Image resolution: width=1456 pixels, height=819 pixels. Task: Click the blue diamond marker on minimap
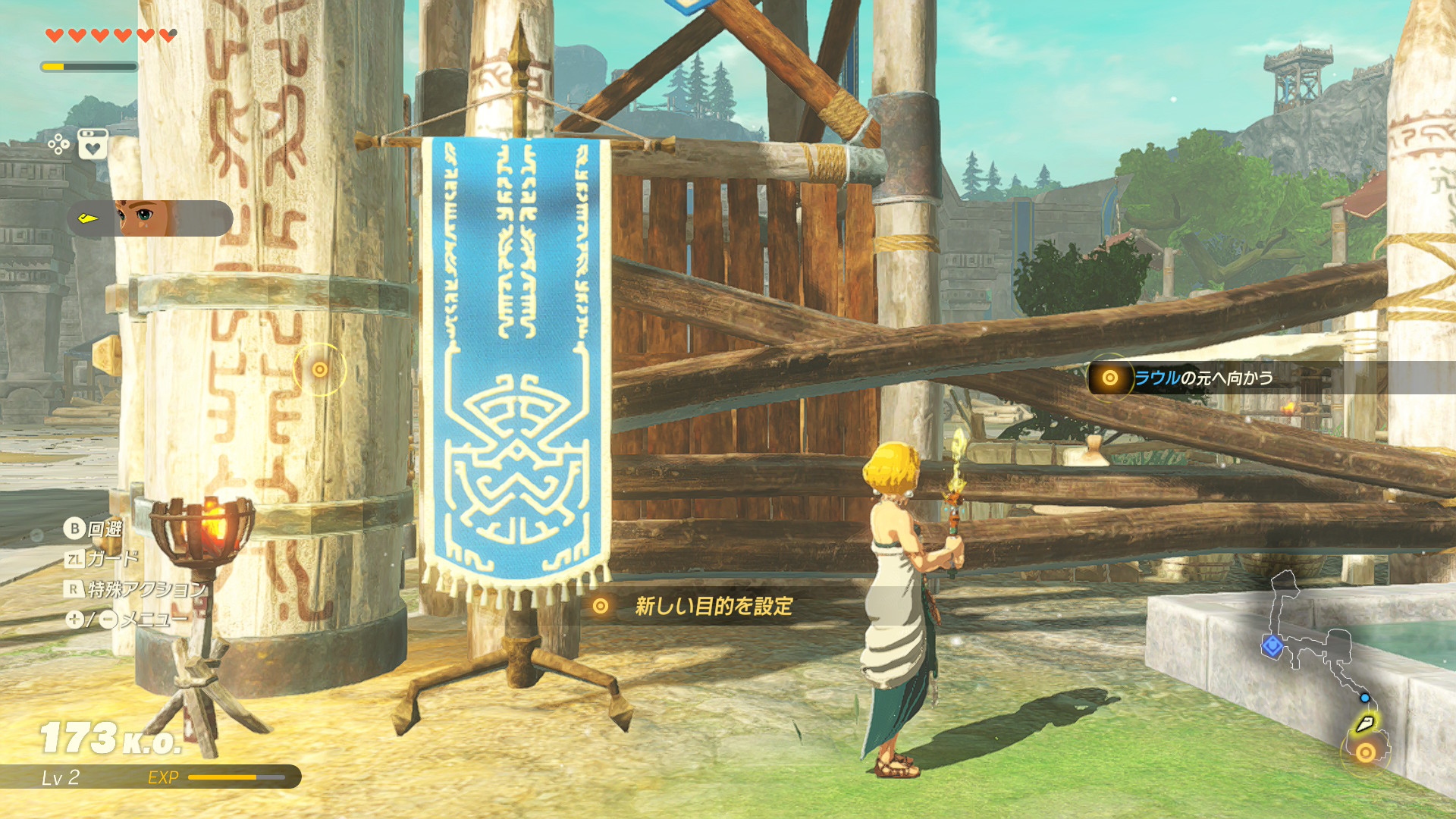click(1272, 646)
